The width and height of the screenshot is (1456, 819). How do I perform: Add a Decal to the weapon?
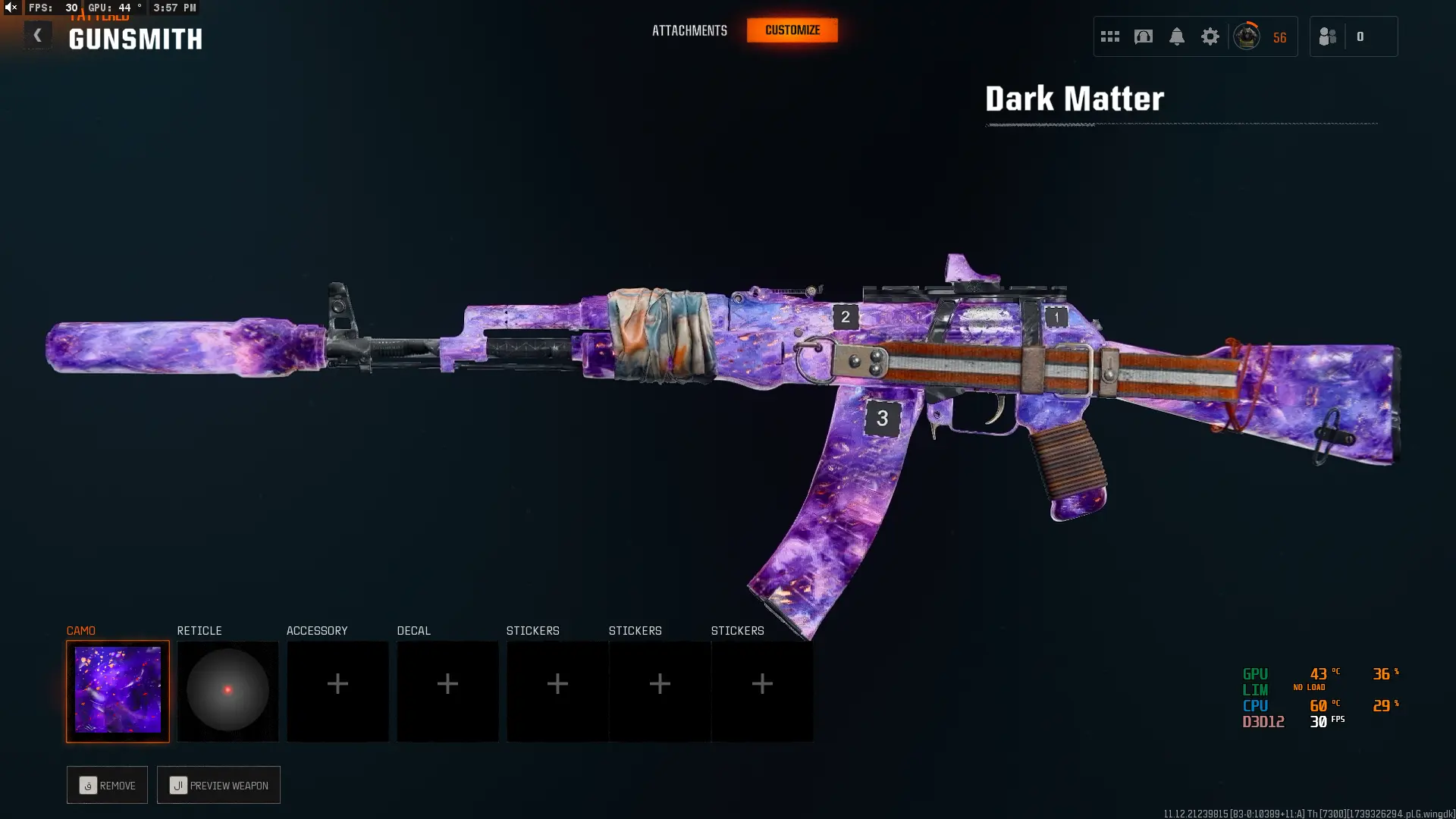(x=447, y=691)
